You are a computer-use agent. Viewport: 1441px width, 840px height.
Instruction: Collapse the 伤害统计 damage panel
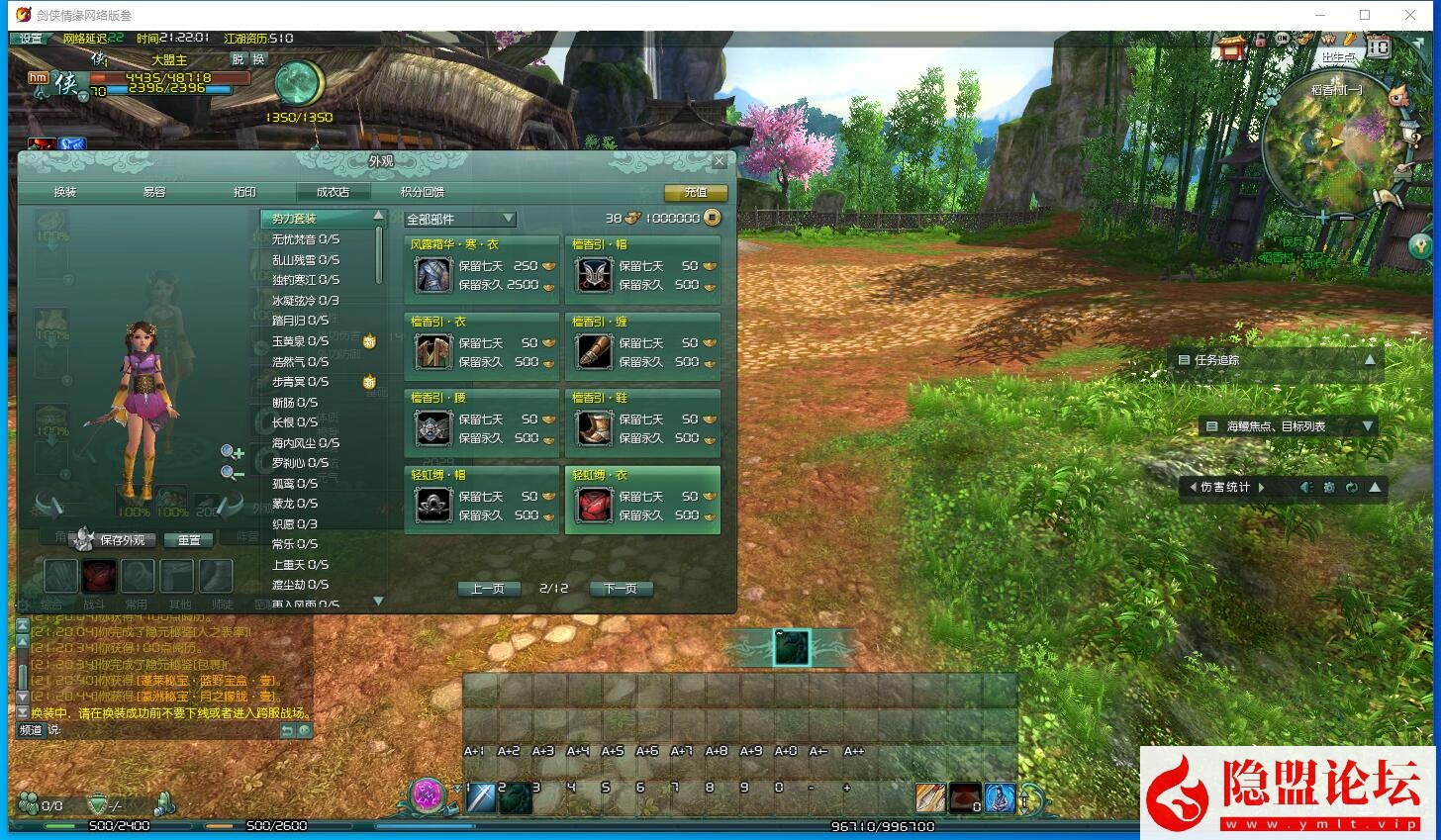1374,487
